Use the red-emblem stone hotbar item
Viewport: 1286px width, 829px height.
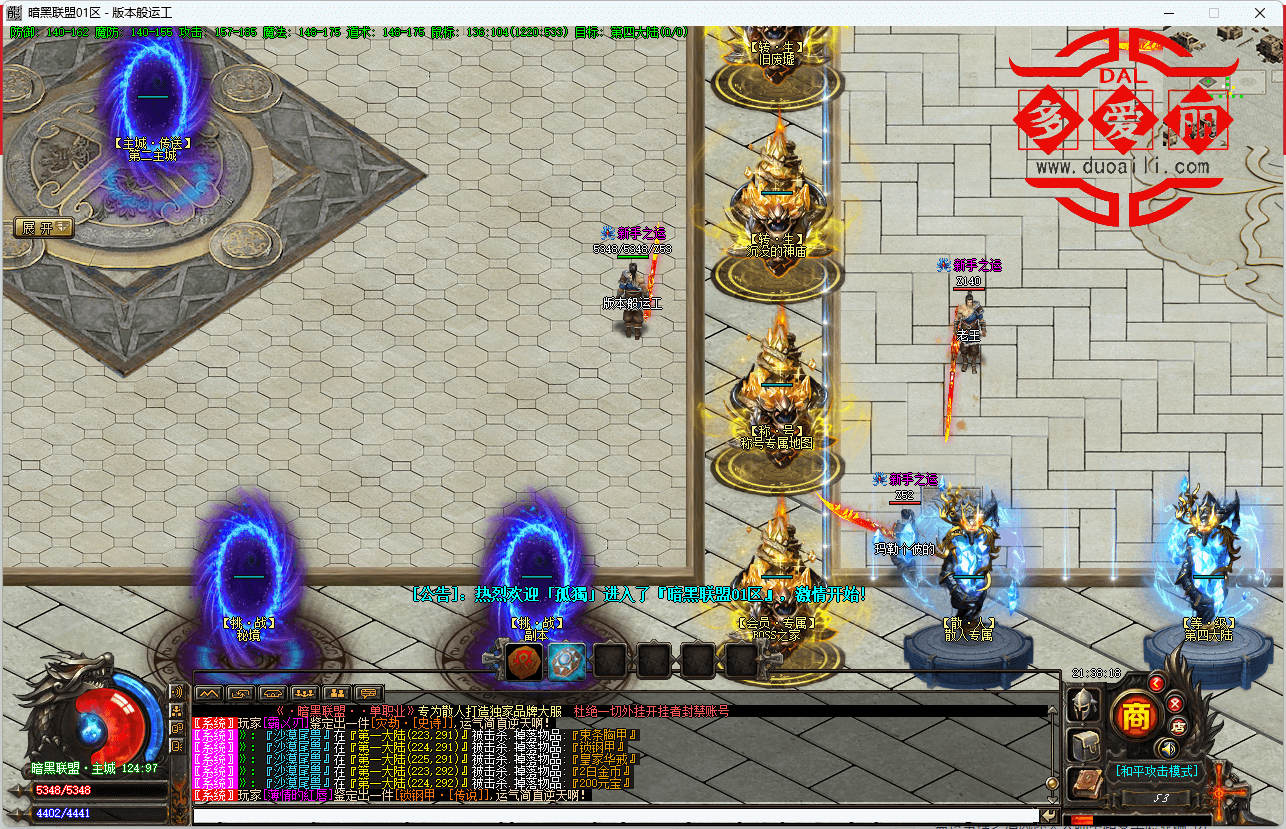(x=523, y=661)
